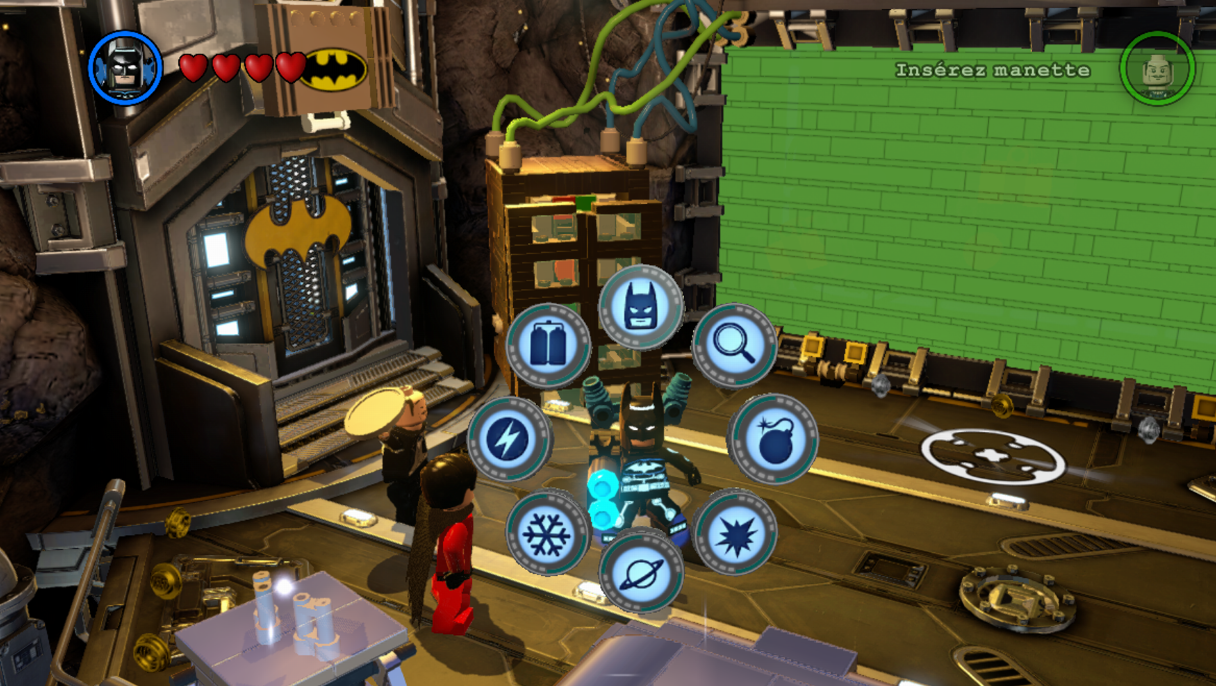This screenshot has width=1216, height=686.
Task: Choose the ringed planet space suit
Action: pyautogui.click(x=641, y=569)
